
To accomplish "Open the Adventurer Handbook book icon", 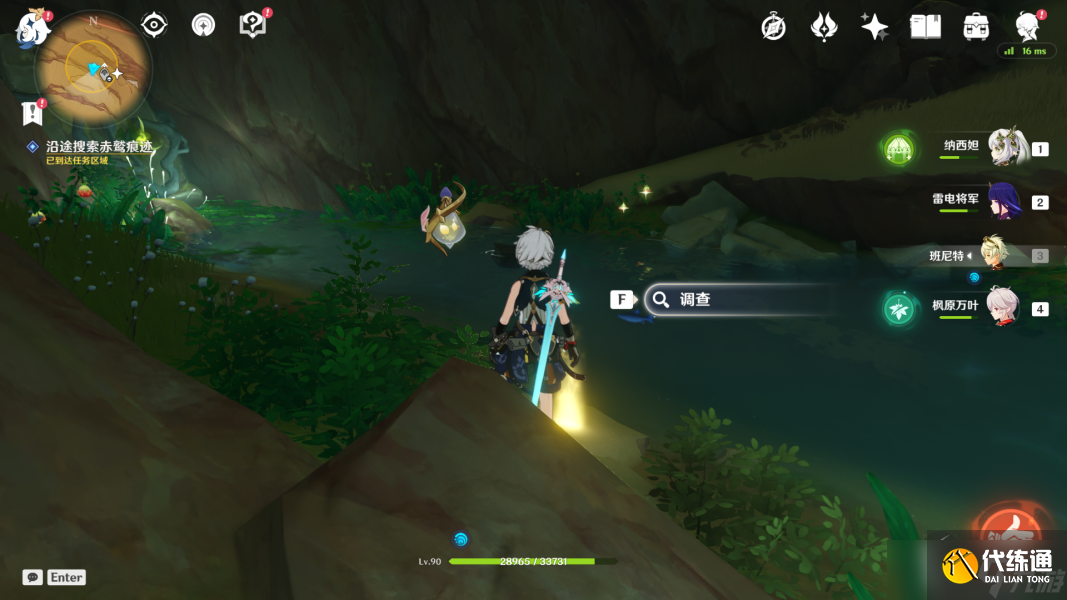I will (925, 27).
